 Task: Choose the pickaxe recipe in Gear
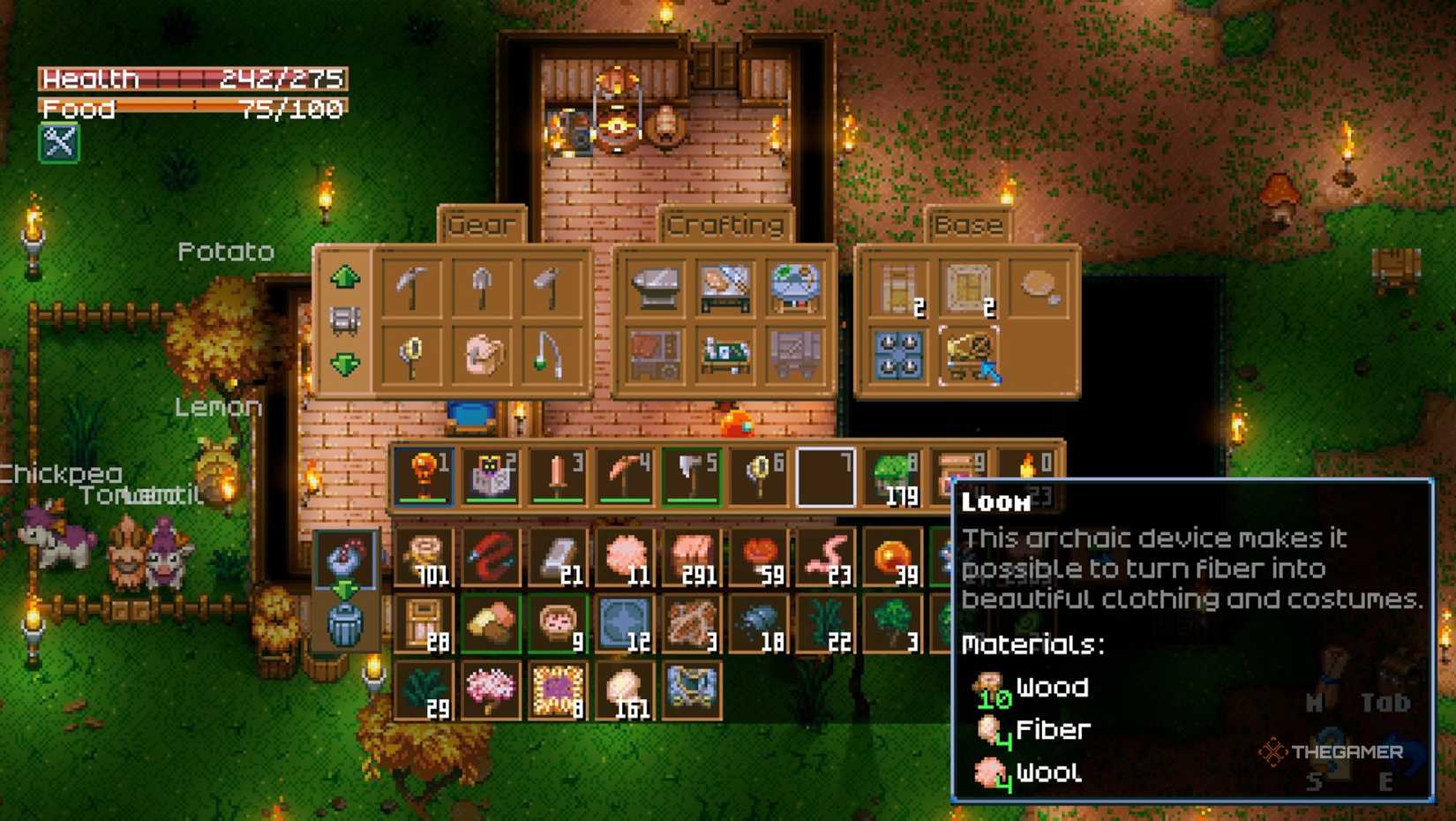tap(412, 288)
